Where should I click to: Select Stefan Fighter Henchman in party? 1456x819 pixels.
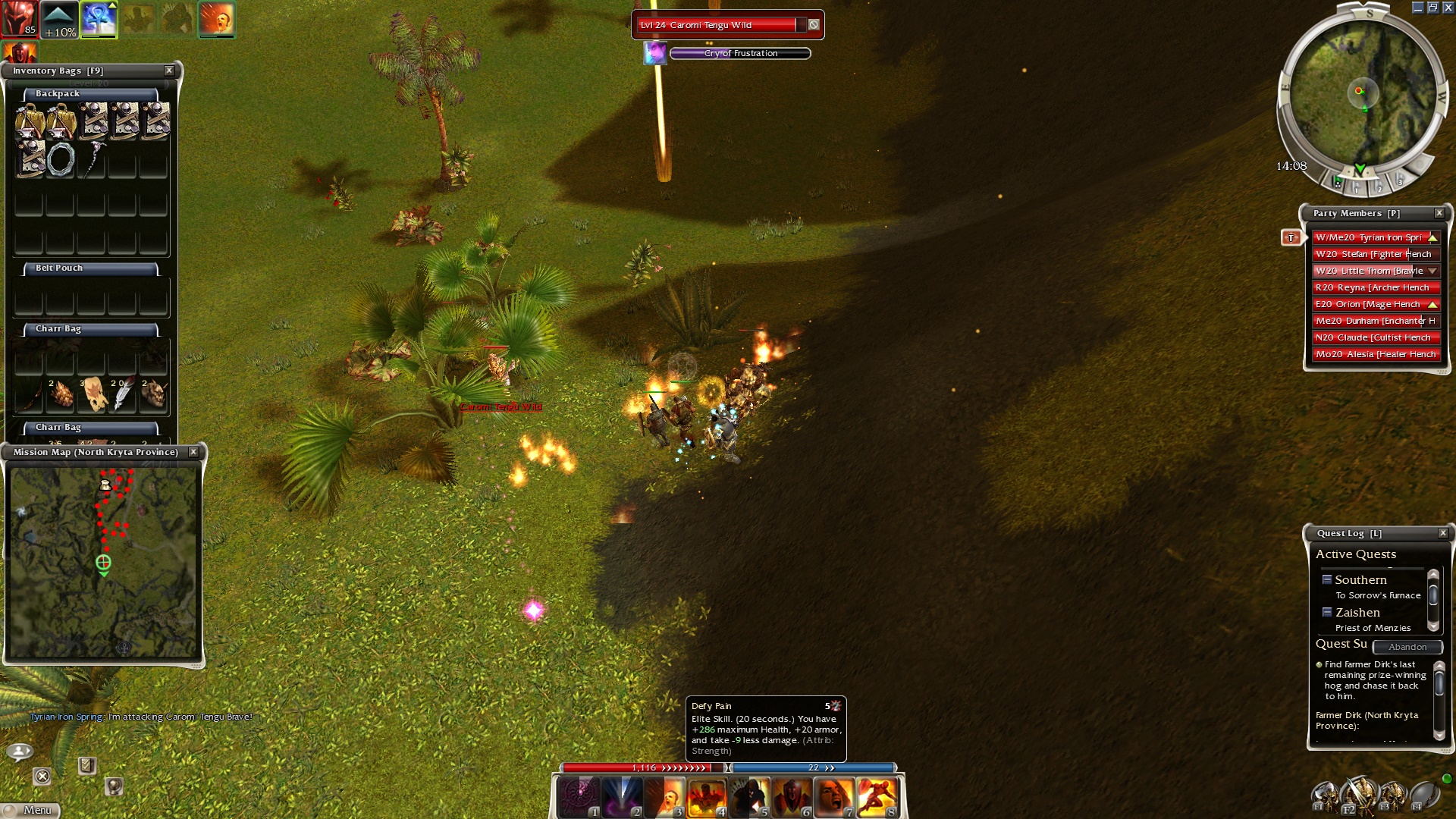pos(1375,254)
